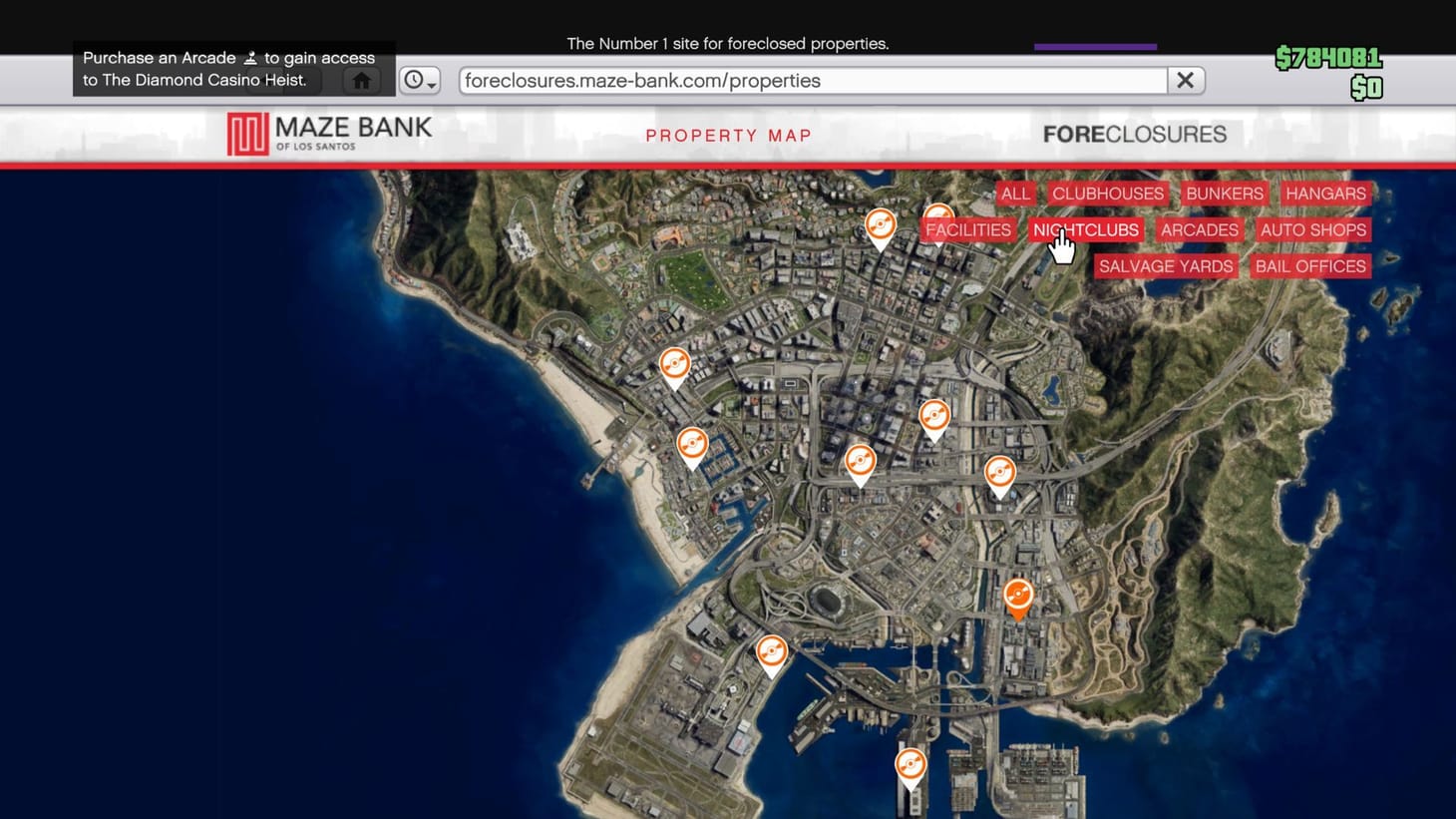
Task: Open browsing history via the clock icon
Action: tap(412, 80)
